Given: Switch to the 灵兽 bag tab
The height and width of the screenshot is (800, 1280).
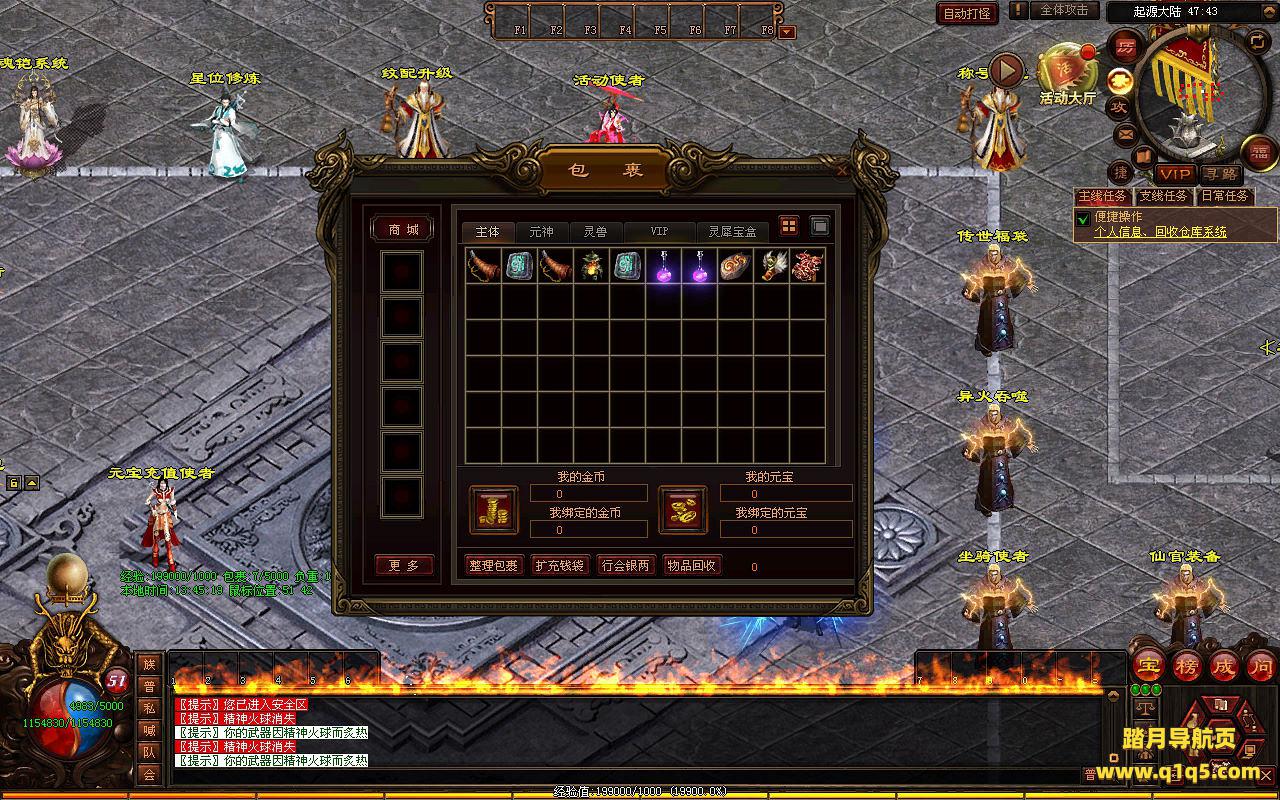Looking at the screenshot, I should click(x=595, y=231).
